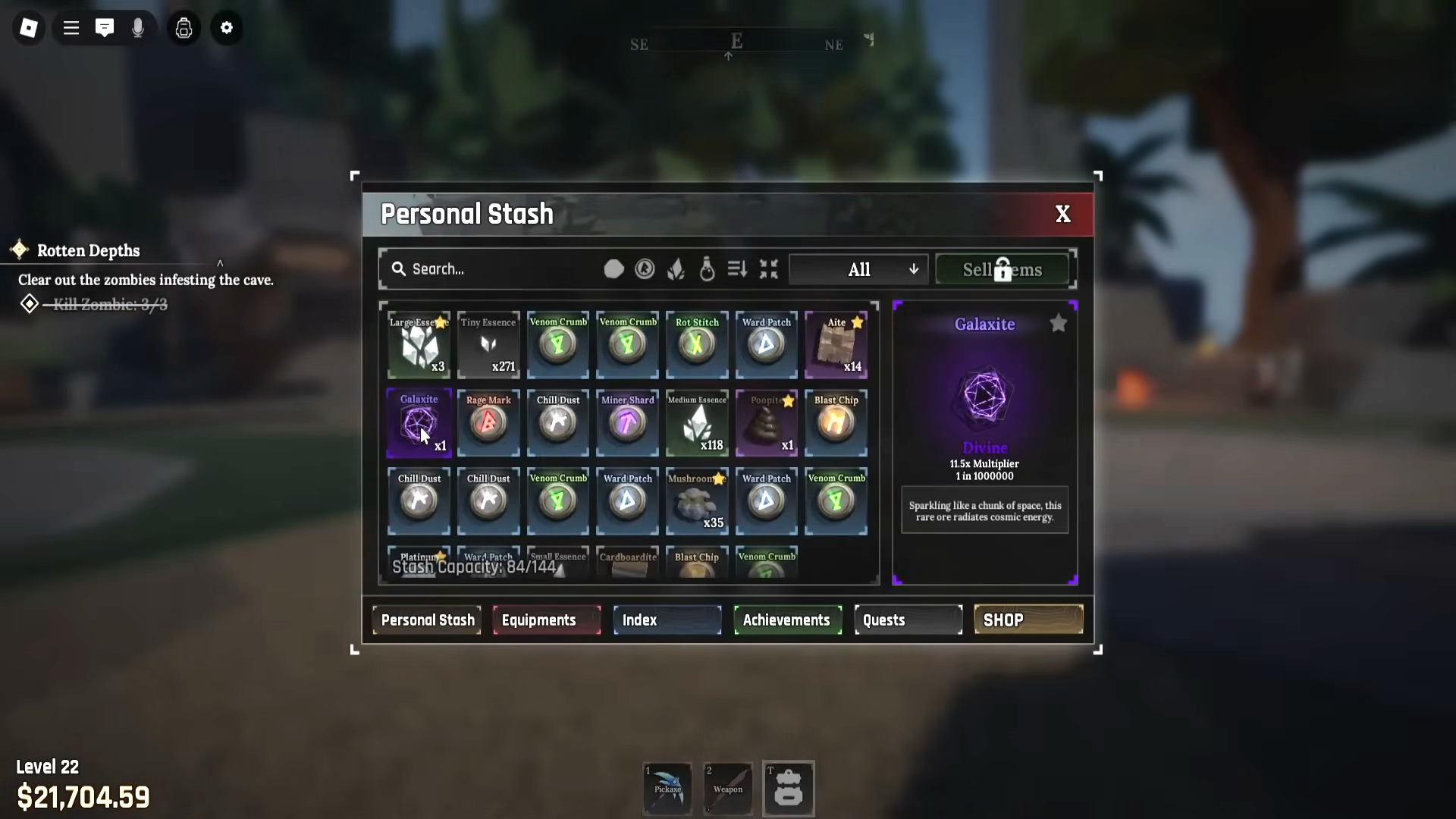Open the chat icon in the topbar
1456x819 pixels.
(105, 28)
